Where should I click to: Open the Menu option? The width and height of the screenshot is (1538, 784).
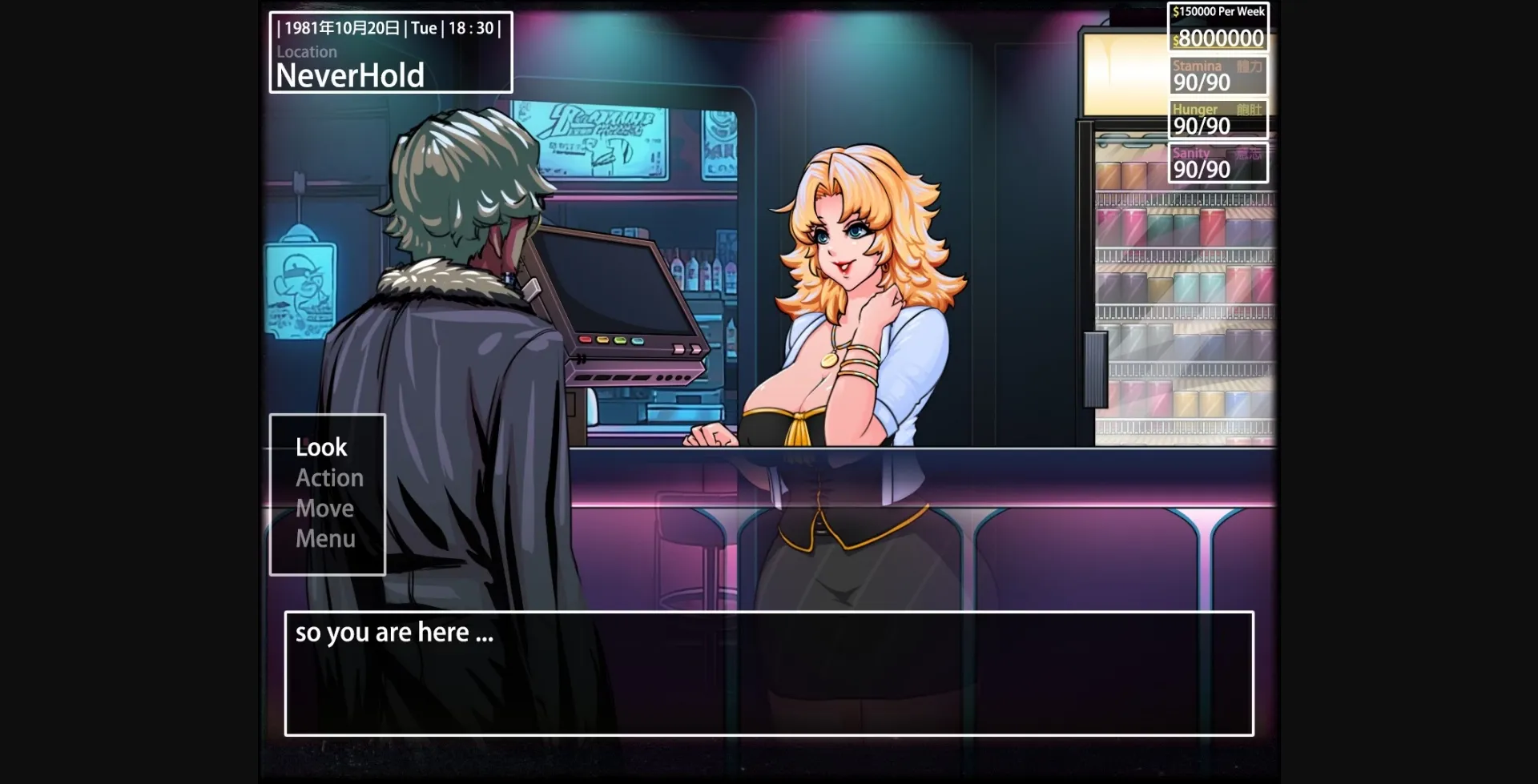pos(325,538)
